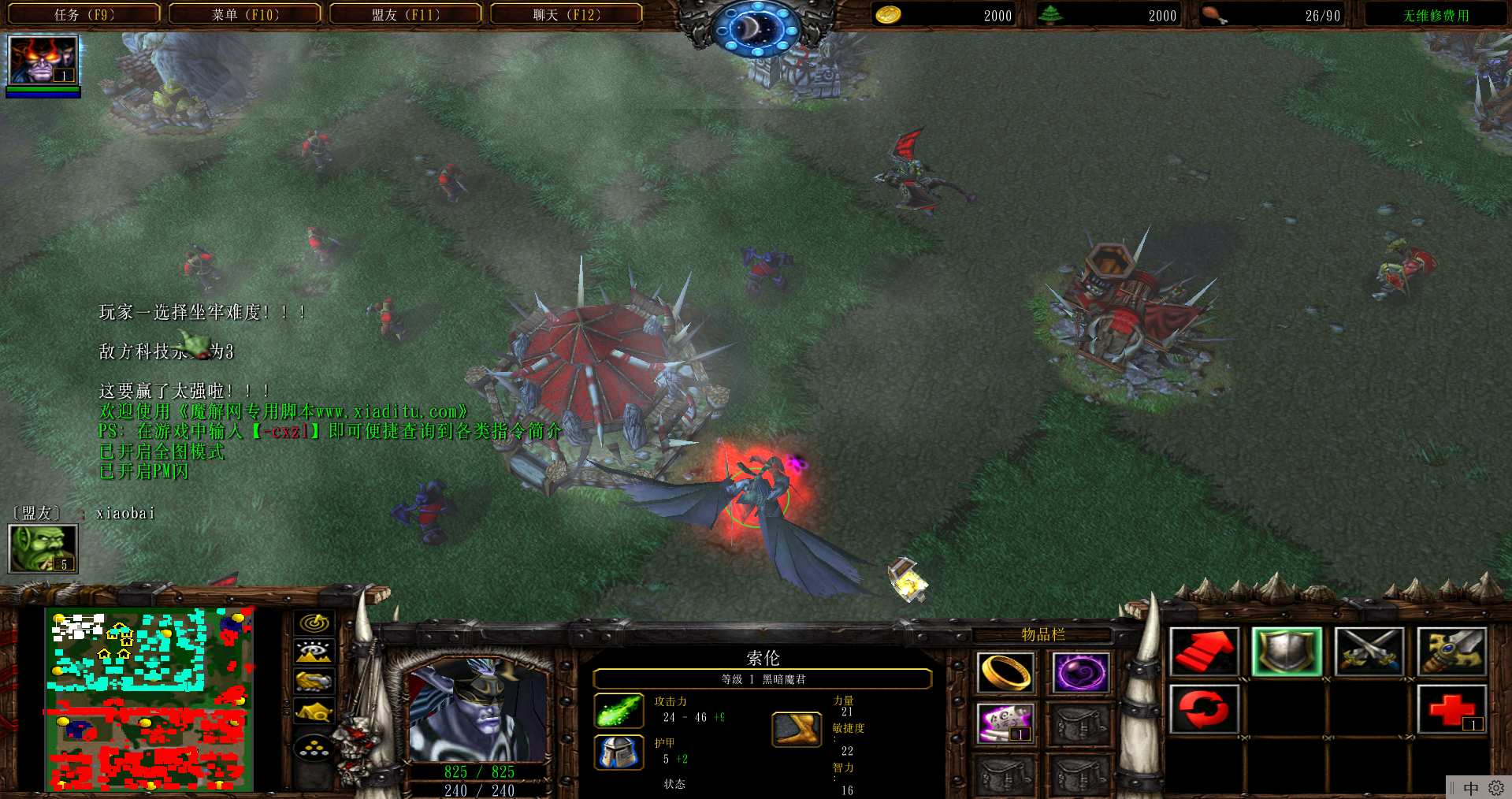Toggle ally color mode with horn button
This screenshot has width=1512, height=799.
[314, 681]
